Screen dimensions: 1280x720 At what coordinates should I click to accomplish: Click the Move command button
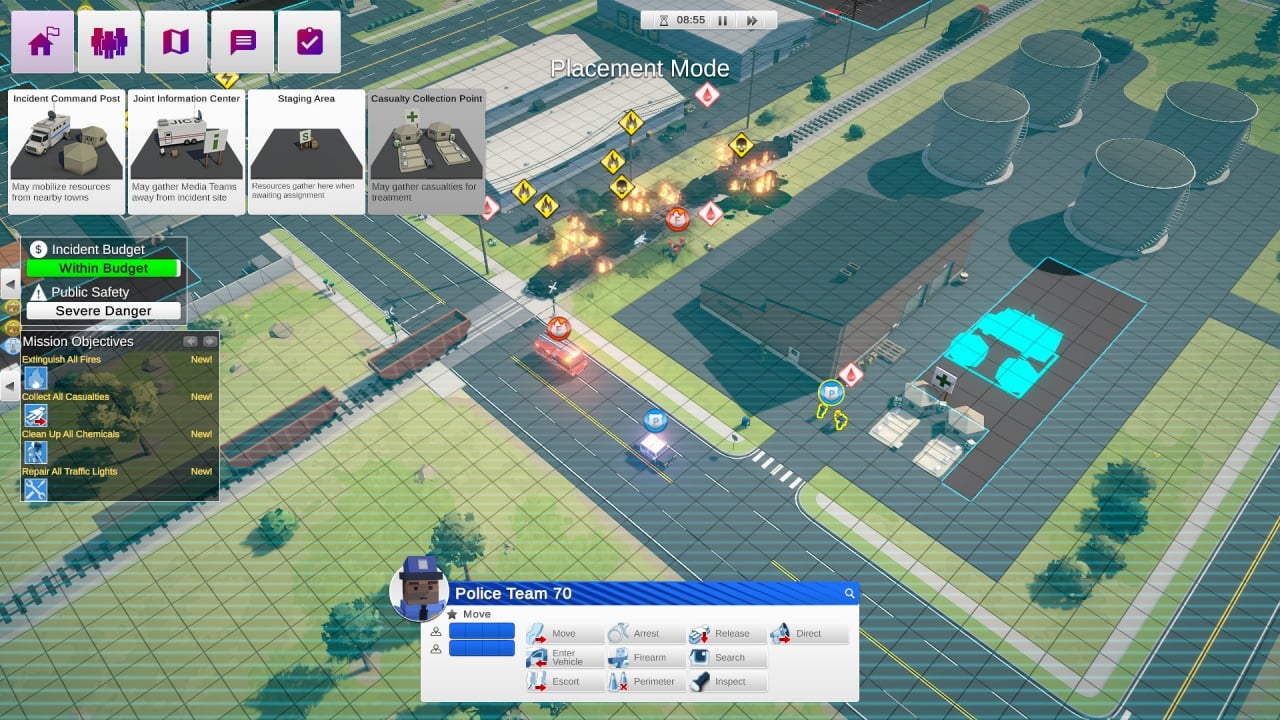565,634
